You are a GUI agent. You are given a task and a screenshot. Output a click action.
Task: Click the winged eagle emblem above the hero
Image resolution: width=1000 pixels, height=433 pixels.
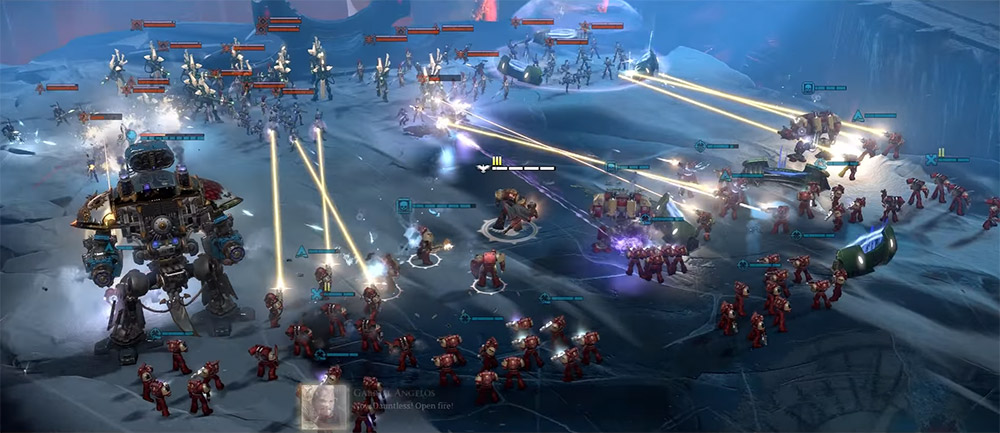pyautogui.click(x=484, y=168)
